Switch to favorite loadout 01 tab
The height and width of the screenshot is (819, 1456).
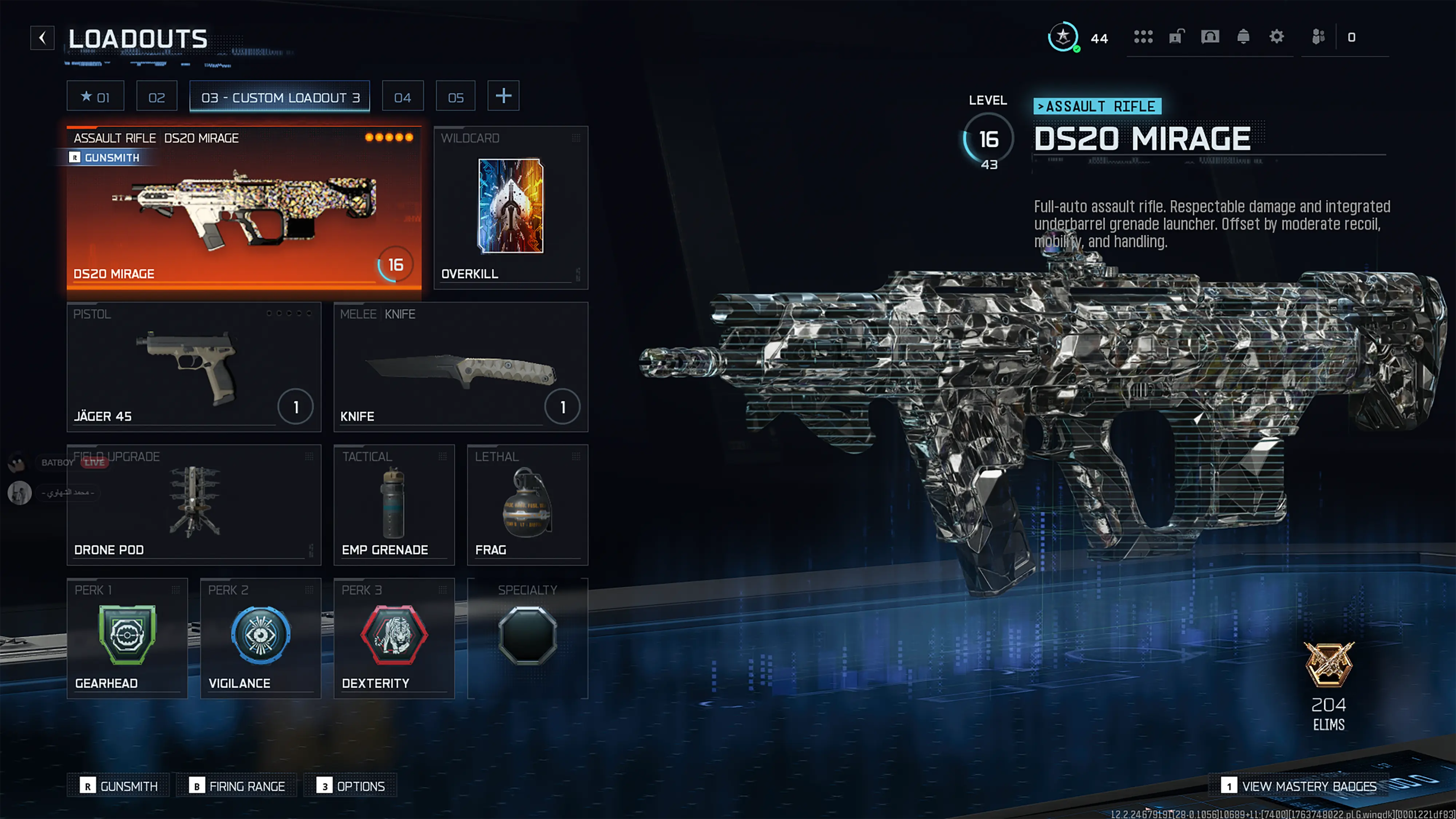(x=95, y=97)
